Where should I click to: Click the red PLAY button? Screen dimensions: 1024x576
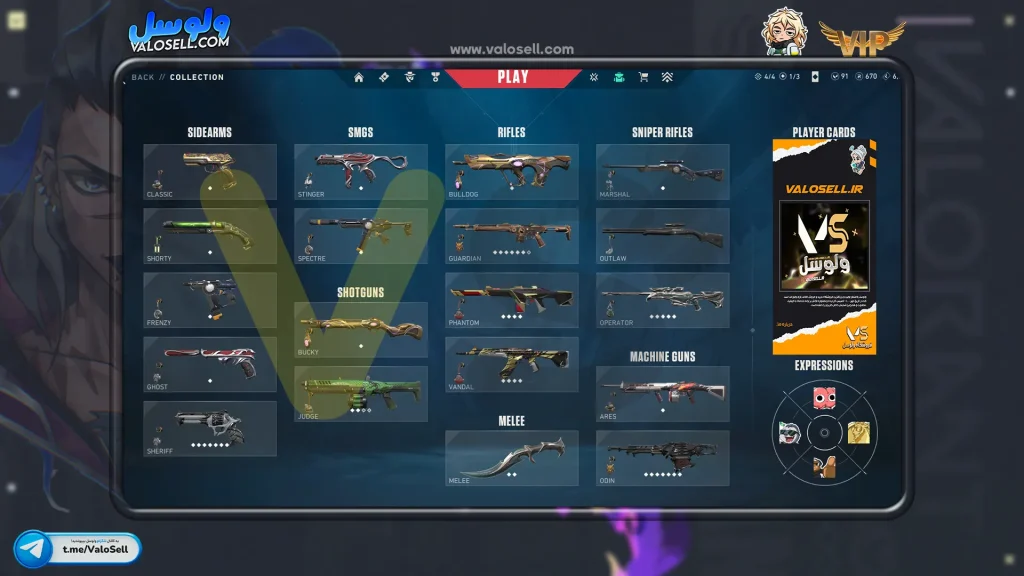(512, 77)
